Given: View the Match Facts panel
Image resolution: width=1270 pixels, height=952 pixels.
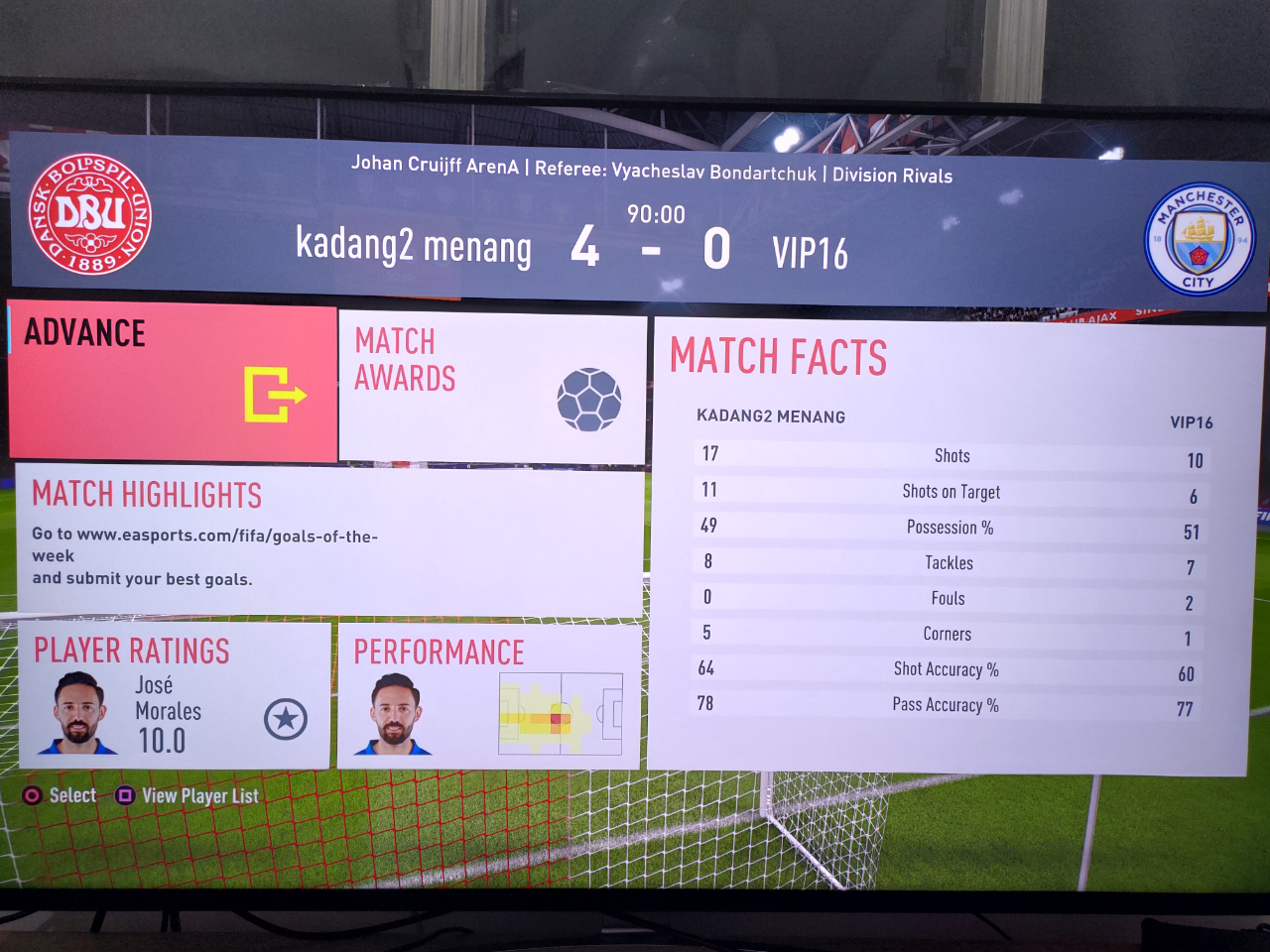Looking at the screenshot, I should (x=957, y=545).
